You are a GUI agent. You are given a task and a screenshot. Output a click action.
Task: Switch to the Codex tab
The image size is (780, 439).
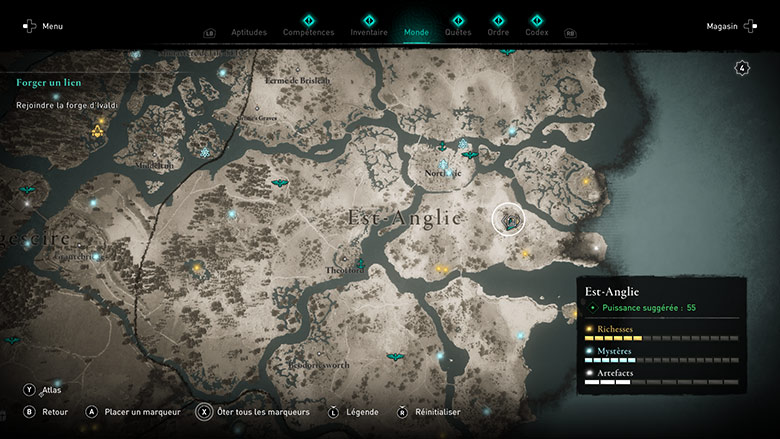tap(537, 32)
